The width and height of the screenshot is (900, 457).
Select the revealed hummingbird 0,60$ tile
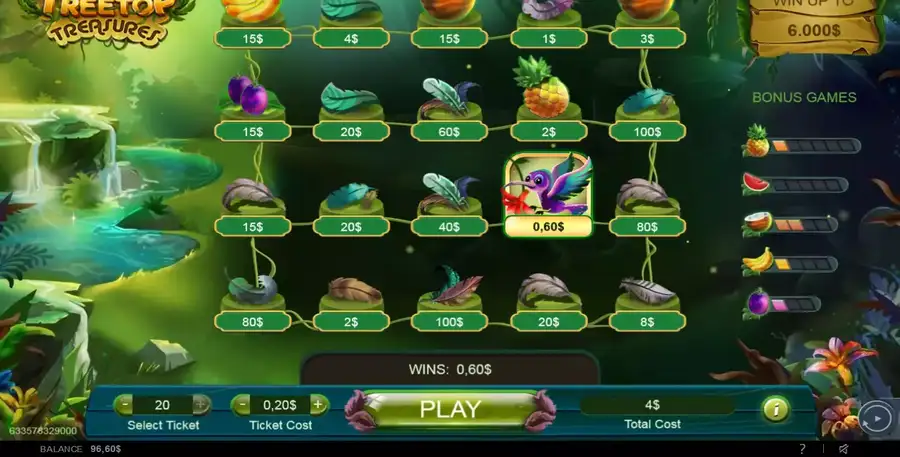pyautogui.click(x=548, y=194)
